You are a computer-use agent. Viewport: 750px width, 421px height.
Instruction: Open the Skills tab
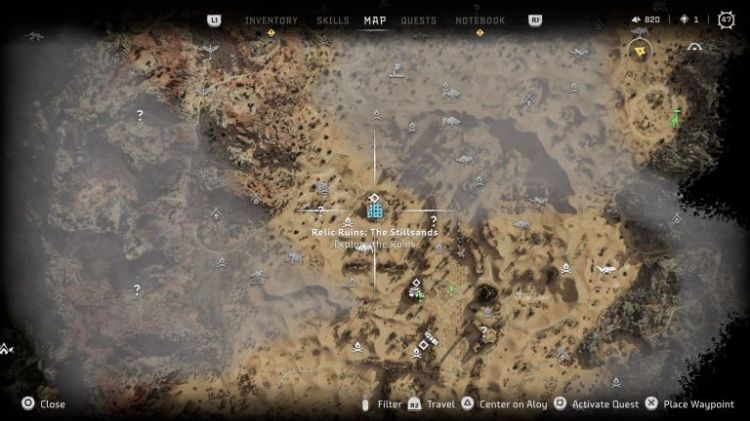[333, 20]
